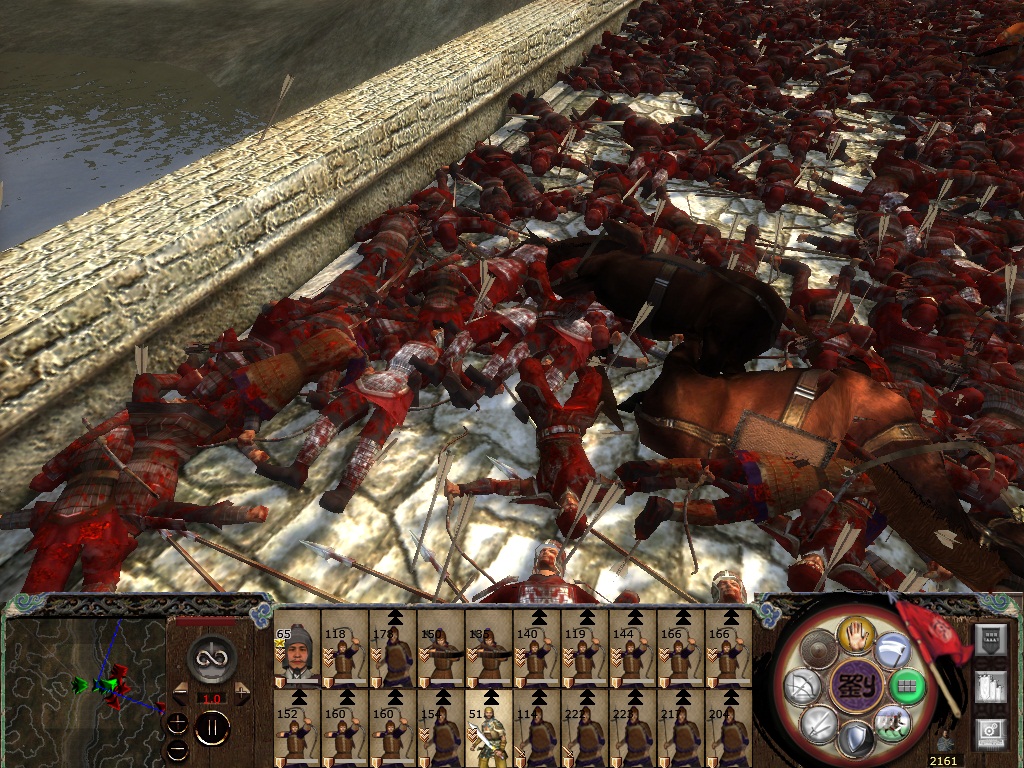Viewport: 1024px width, 768px height.
Task: Toggle the shield guard mode icon
Action: click(x=856, y=740)
